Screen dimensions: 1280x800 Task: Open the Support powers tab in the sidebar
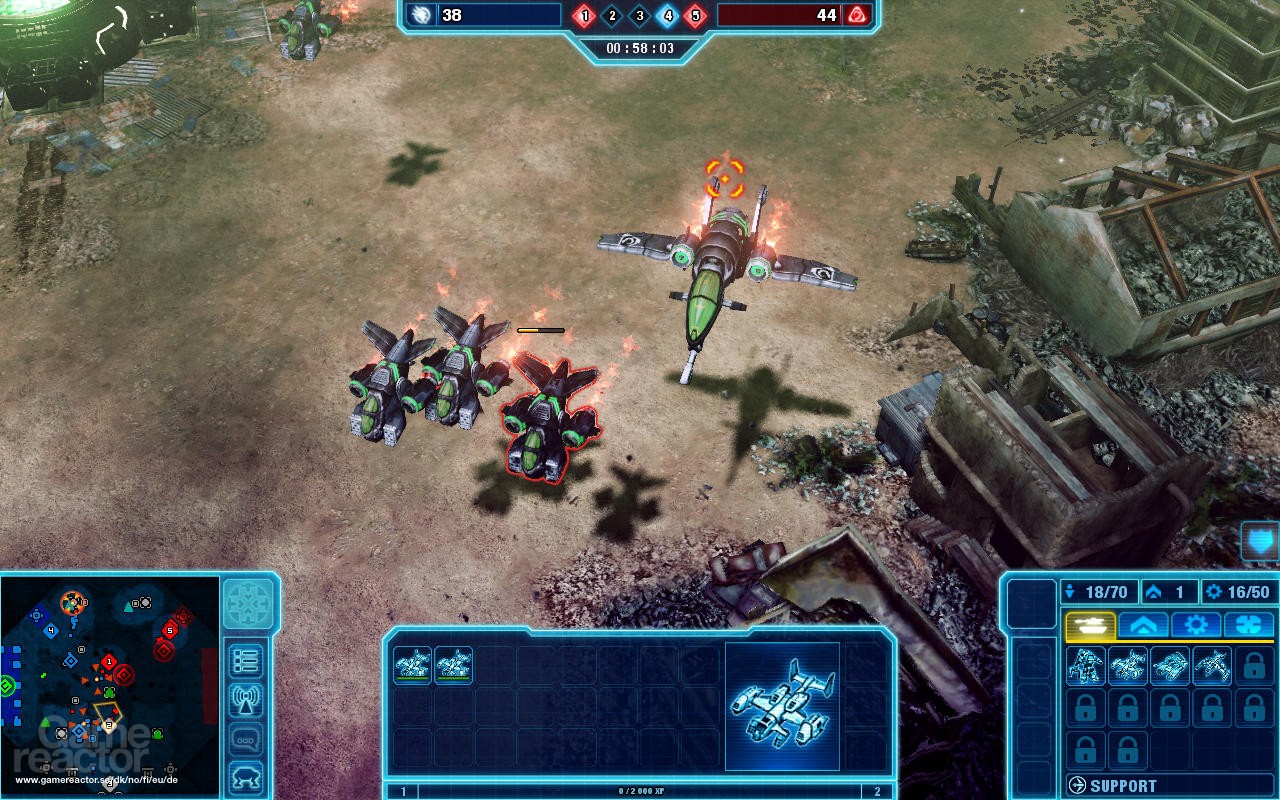(1250, 625)
